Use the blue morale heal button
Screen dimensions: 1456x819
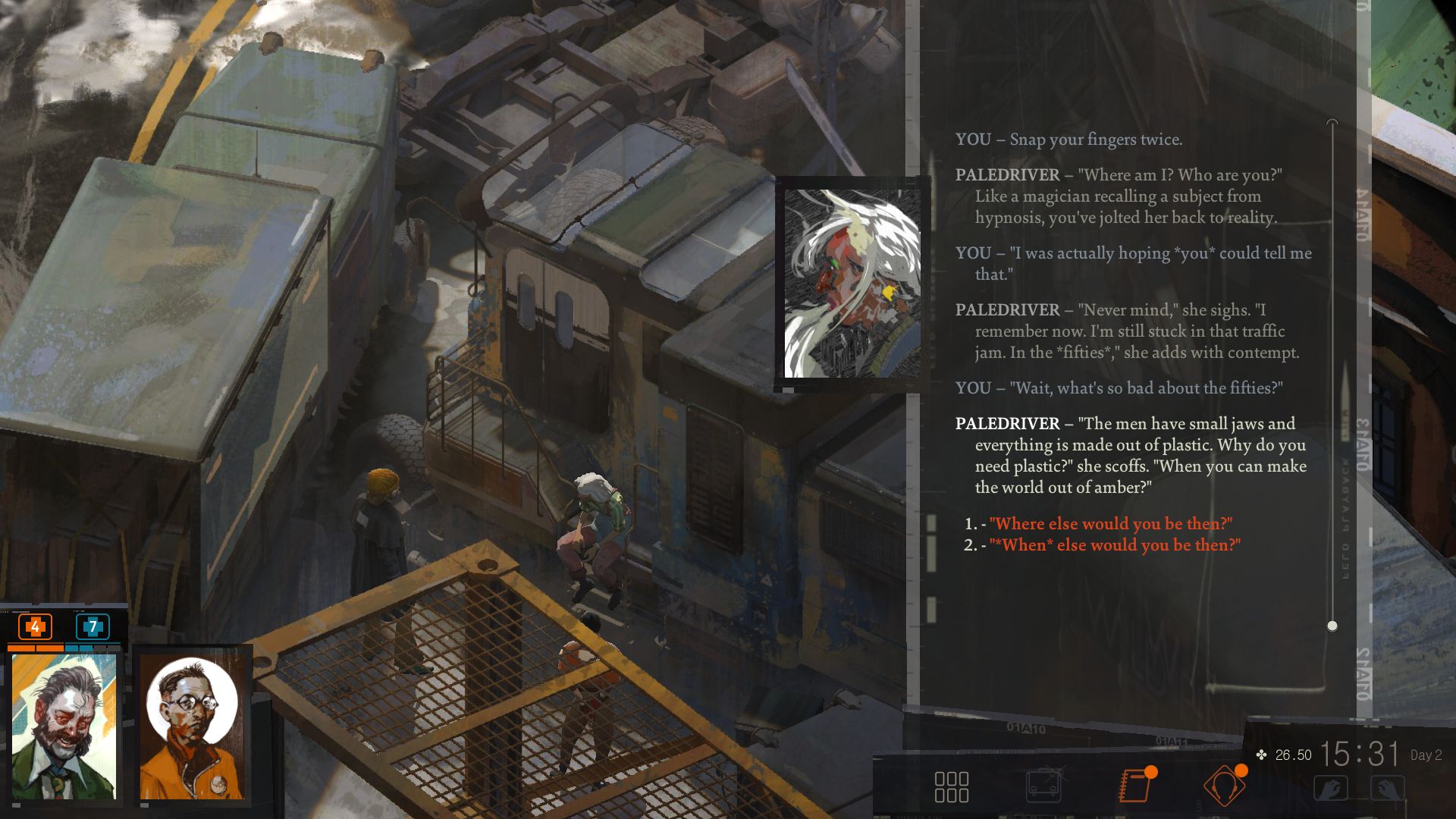pyautogui.click(x=93, y=627)
